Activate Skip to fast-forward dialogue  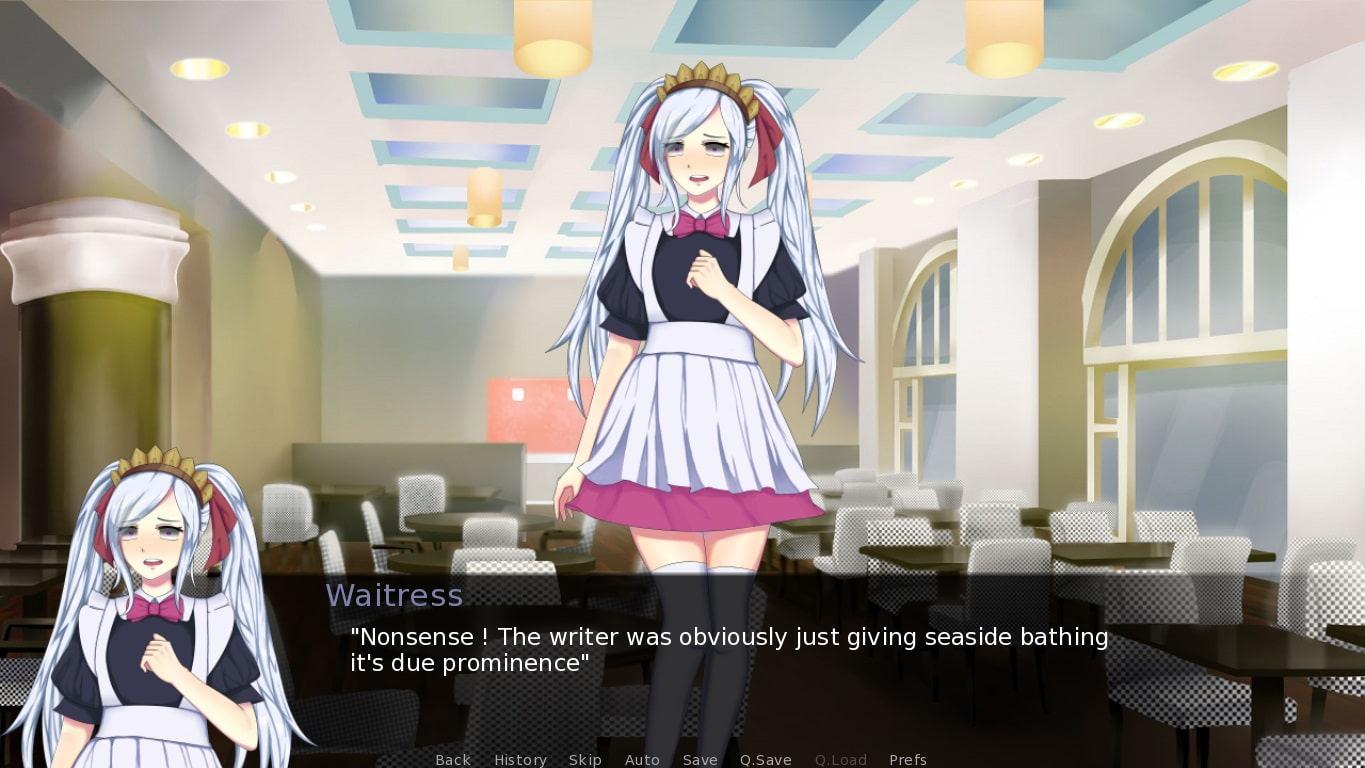[x=585, y=760]
